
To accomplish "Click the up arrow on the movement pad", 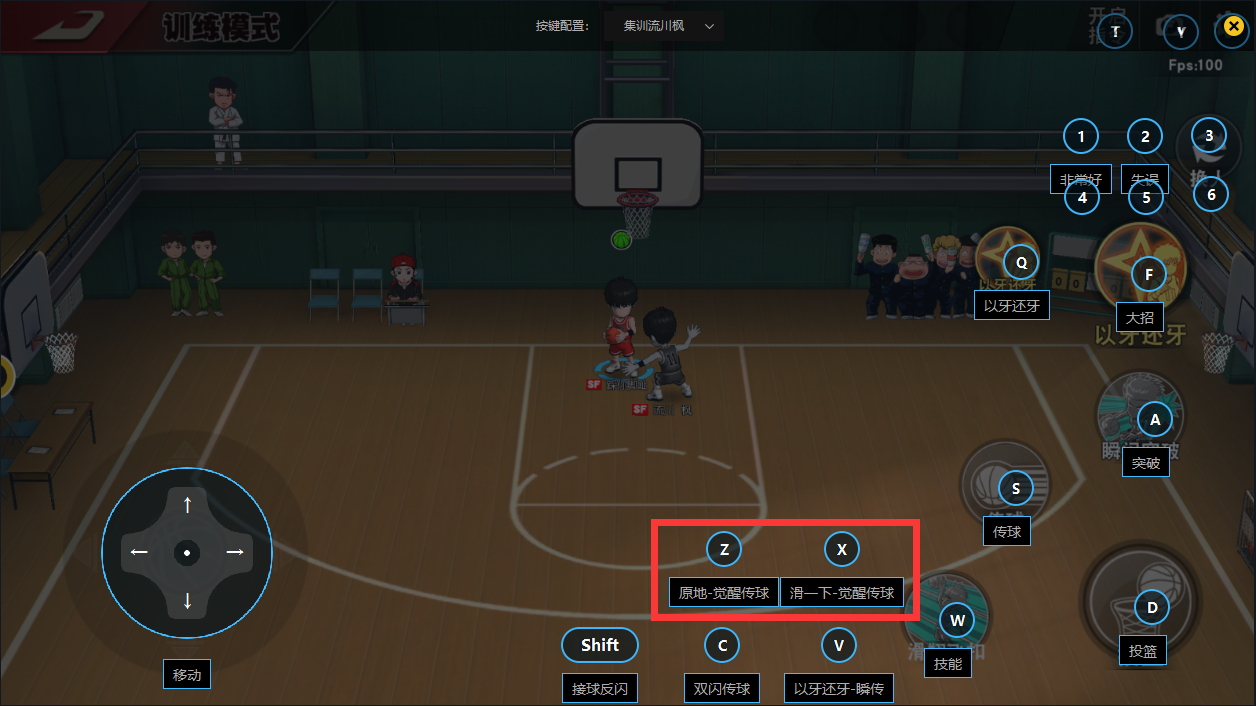I will [187, 506].
